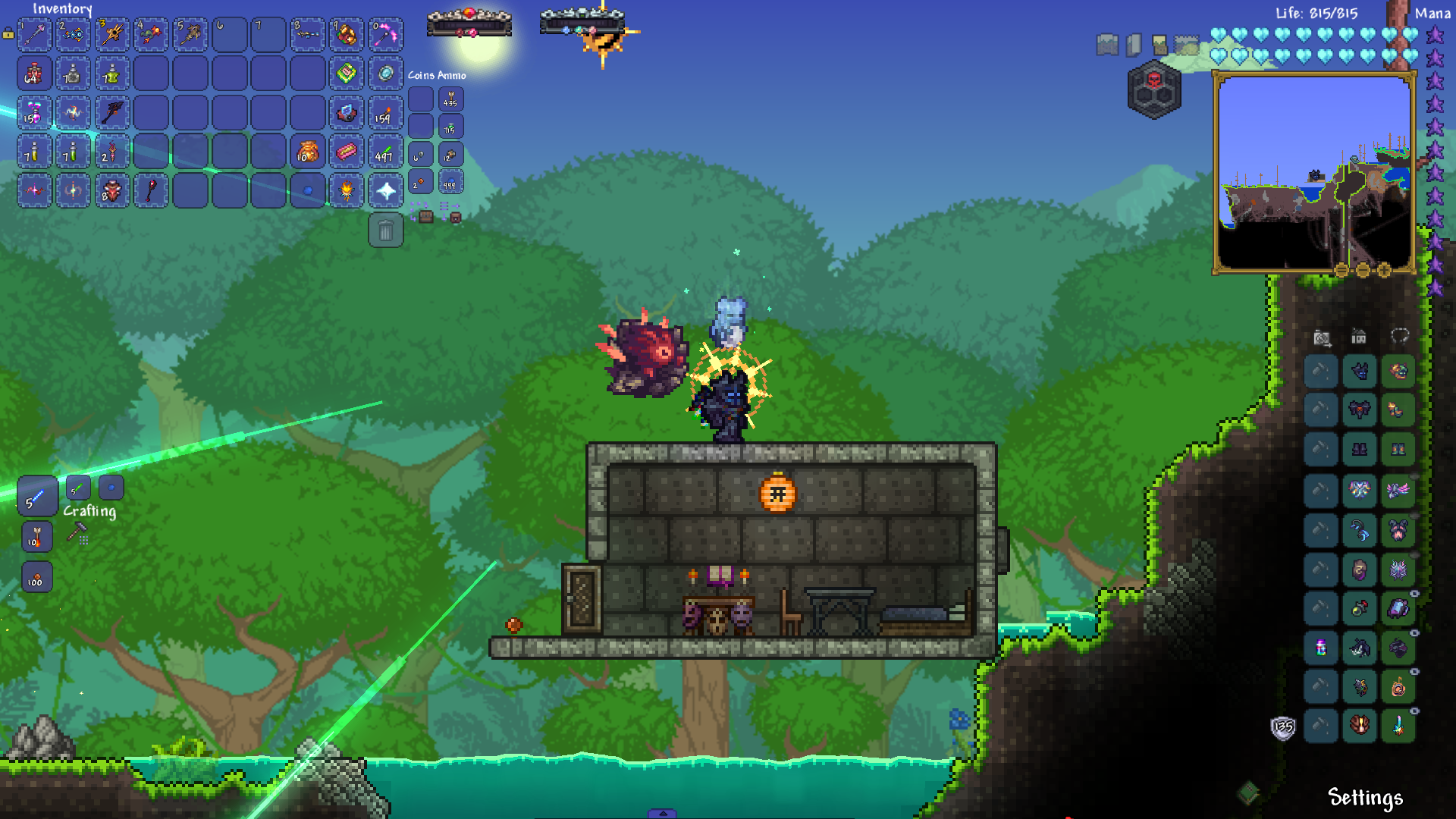Viewport: 1456px width, 819px height.
Task: Zoom out the minimap with minus button
Action: point(1363,270)
